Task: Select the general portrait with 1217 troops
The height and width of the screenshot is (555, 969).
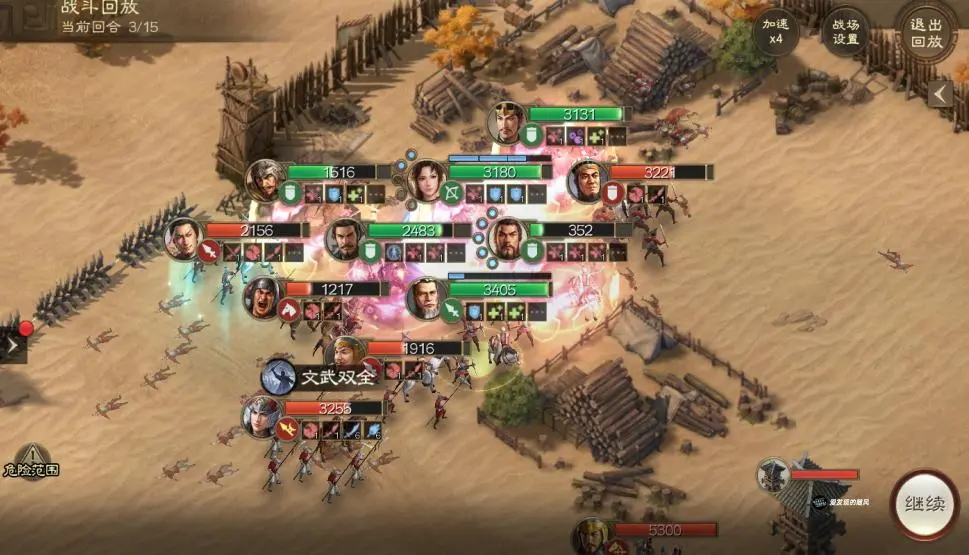Action: click(264, 297)
